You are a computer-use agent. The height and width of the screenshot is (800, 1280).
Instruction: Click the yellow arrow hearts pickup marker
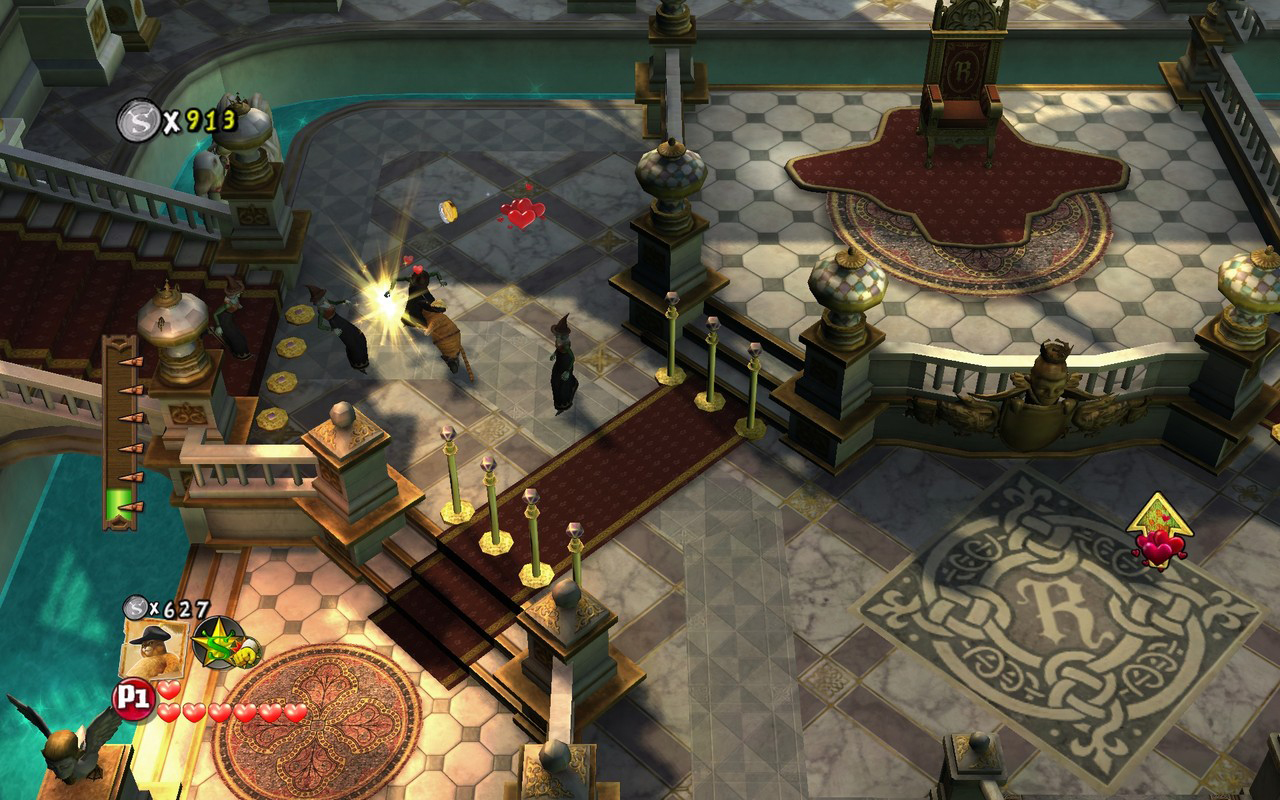point(1157,529)
